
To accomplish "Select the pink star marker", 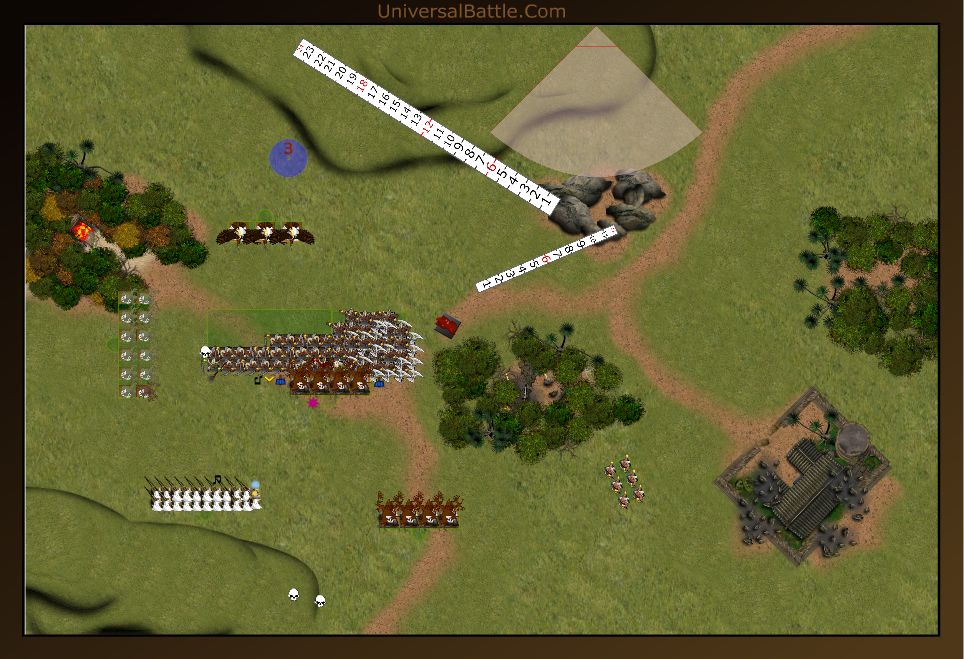I will pyautogui.click(x=313, y=403).
